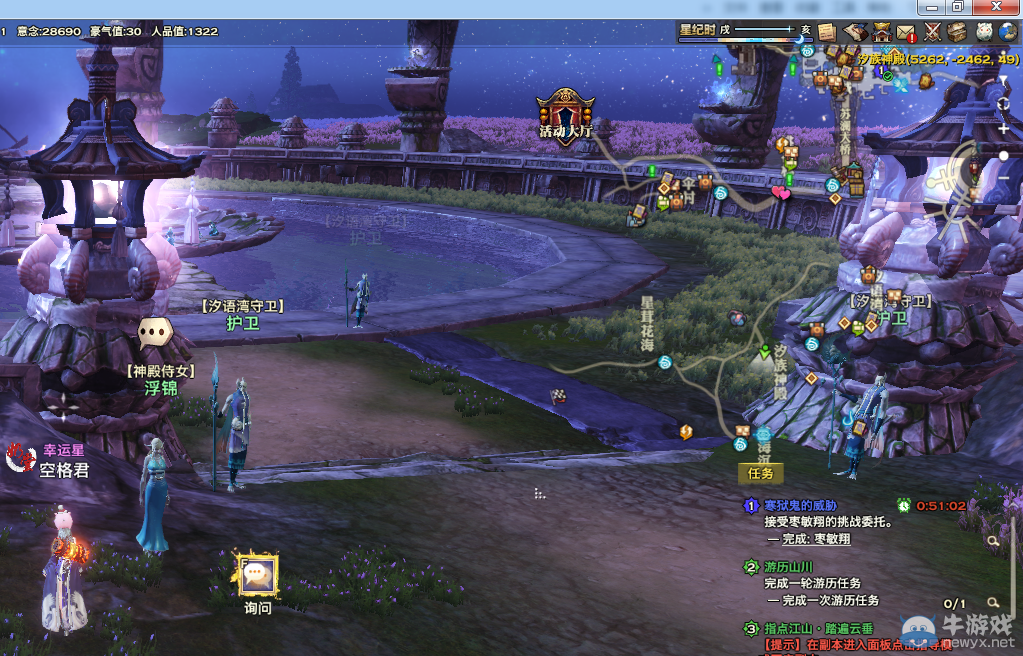This screenshot has height=656, width=1023.
Task: Zoom in the map with plus button
Action: pyautogui.click(x=1004, y=129)
